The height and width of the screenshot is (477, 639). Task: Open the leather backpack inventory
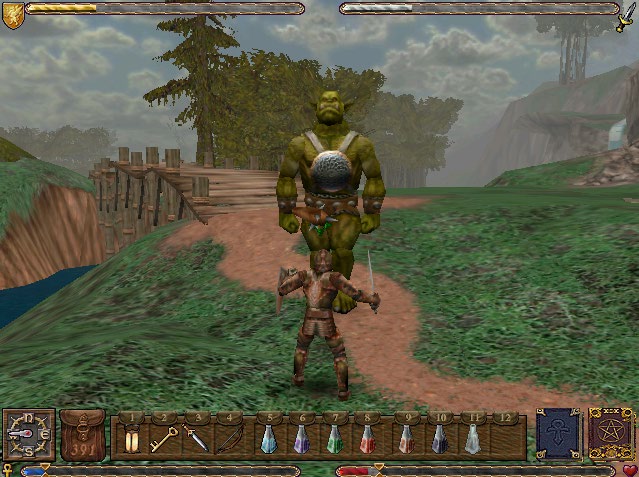pos(82,434)
